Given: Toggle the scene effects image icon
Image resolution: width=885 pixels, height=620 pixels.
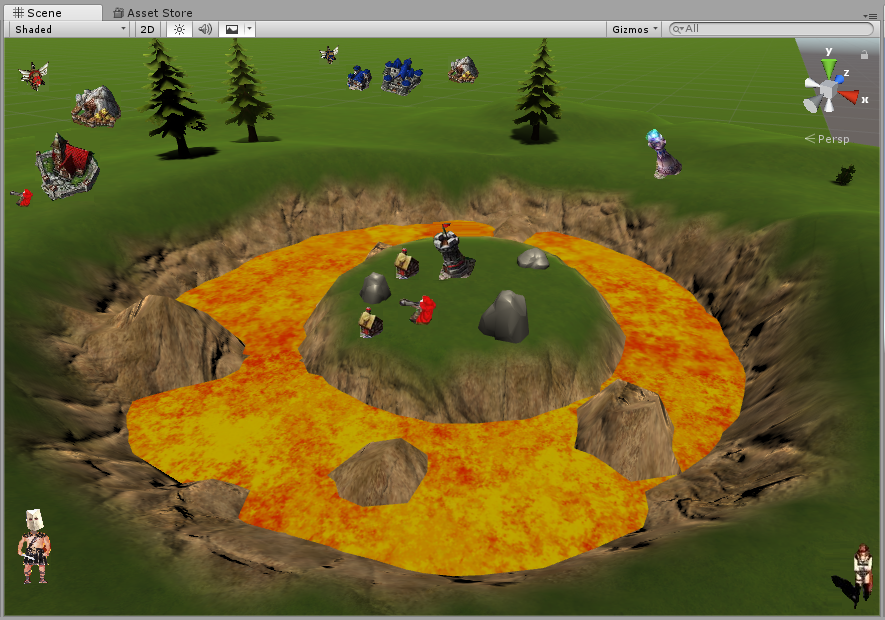Looking at the screenshot, I should 232,29.
